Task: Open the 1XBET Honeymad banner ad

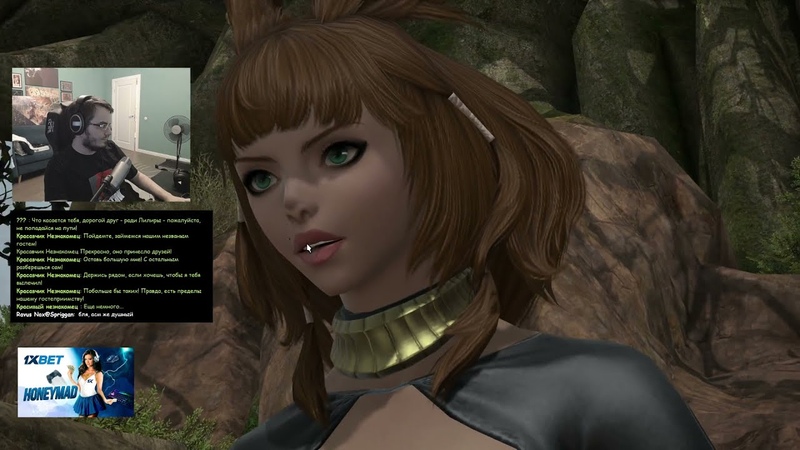Action: [x=75, y=381]
